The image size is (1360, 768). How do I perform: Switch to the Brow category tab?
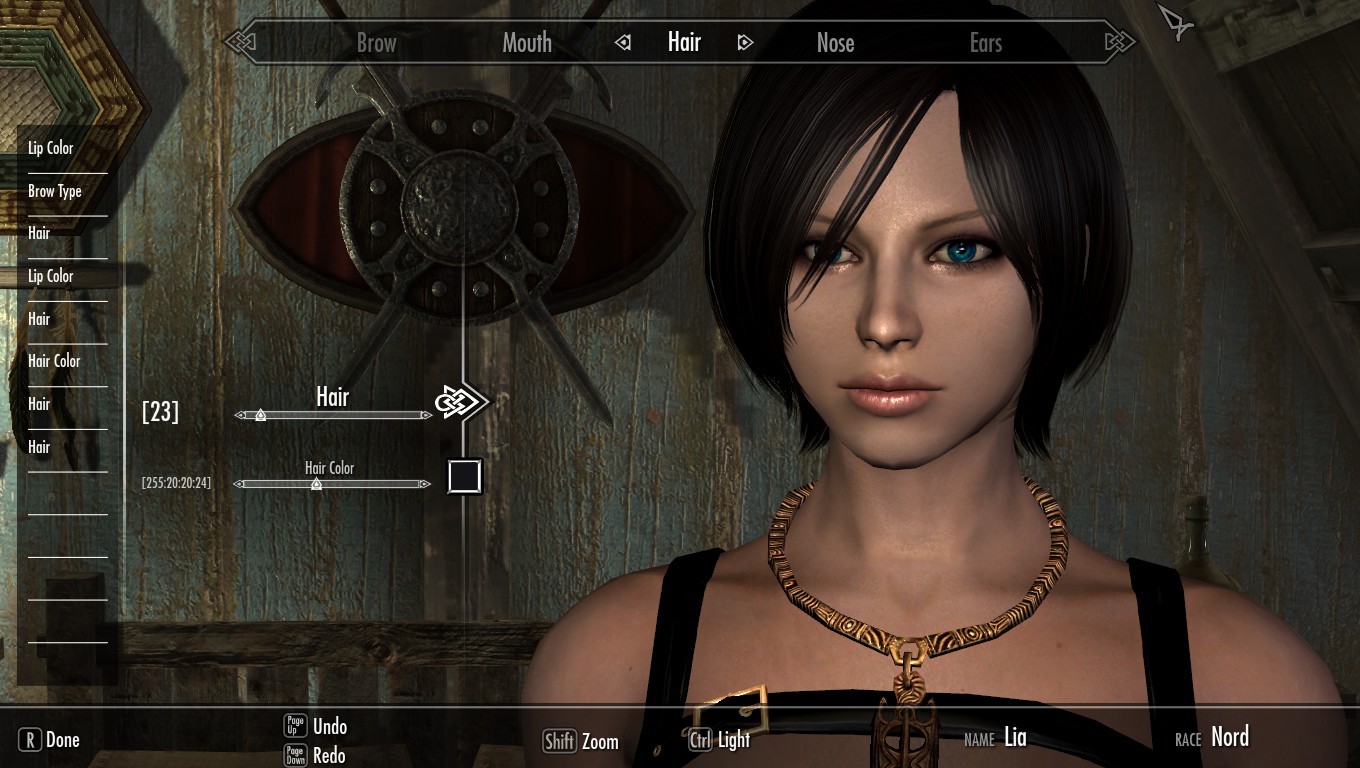(x=377, y=43)
